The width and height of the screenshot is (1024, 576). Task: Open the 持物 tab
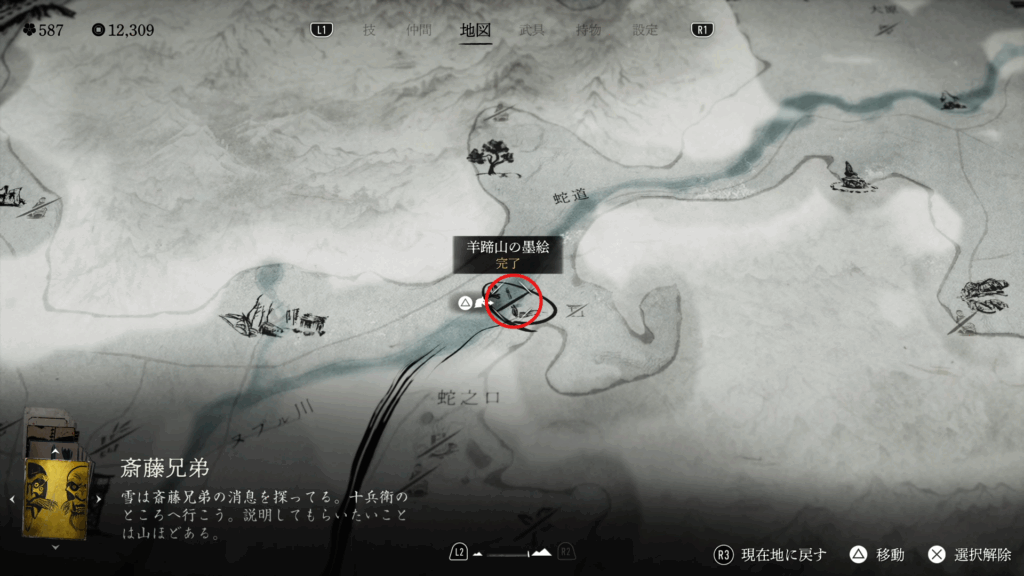tap(588, 30)
